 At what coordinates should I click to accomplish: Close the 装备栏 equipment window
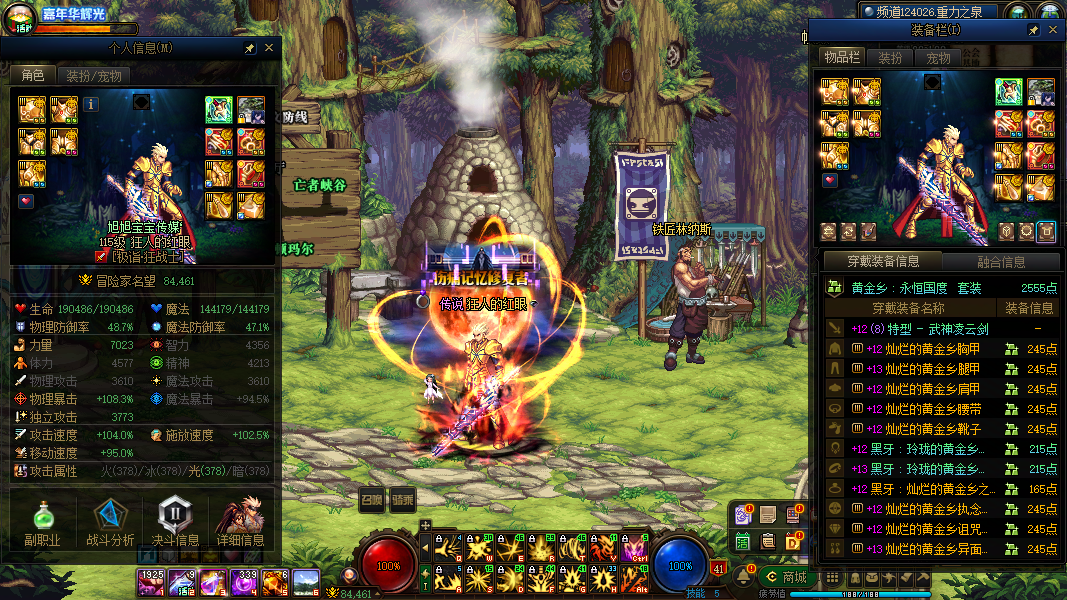[x=1053, y=31]
